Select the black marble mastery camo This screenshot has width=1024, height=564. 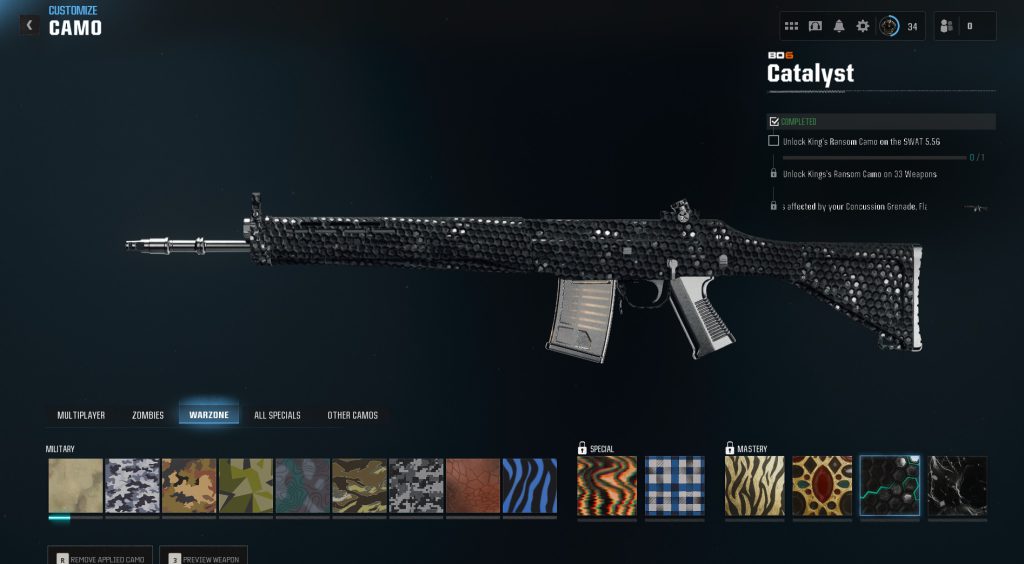(957, 487)
